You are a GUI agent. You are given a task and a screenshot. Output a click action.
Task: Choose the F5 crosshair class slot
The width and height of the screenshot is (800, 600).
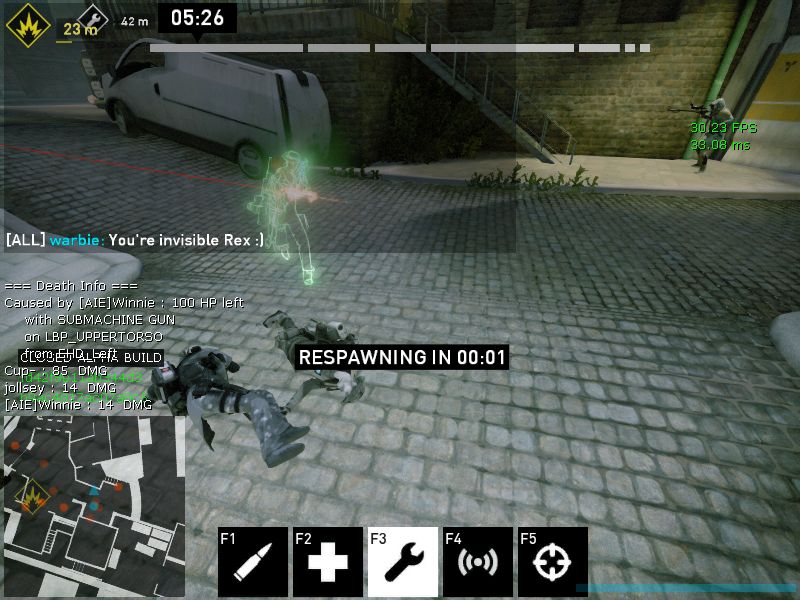(x=553, y=561)
